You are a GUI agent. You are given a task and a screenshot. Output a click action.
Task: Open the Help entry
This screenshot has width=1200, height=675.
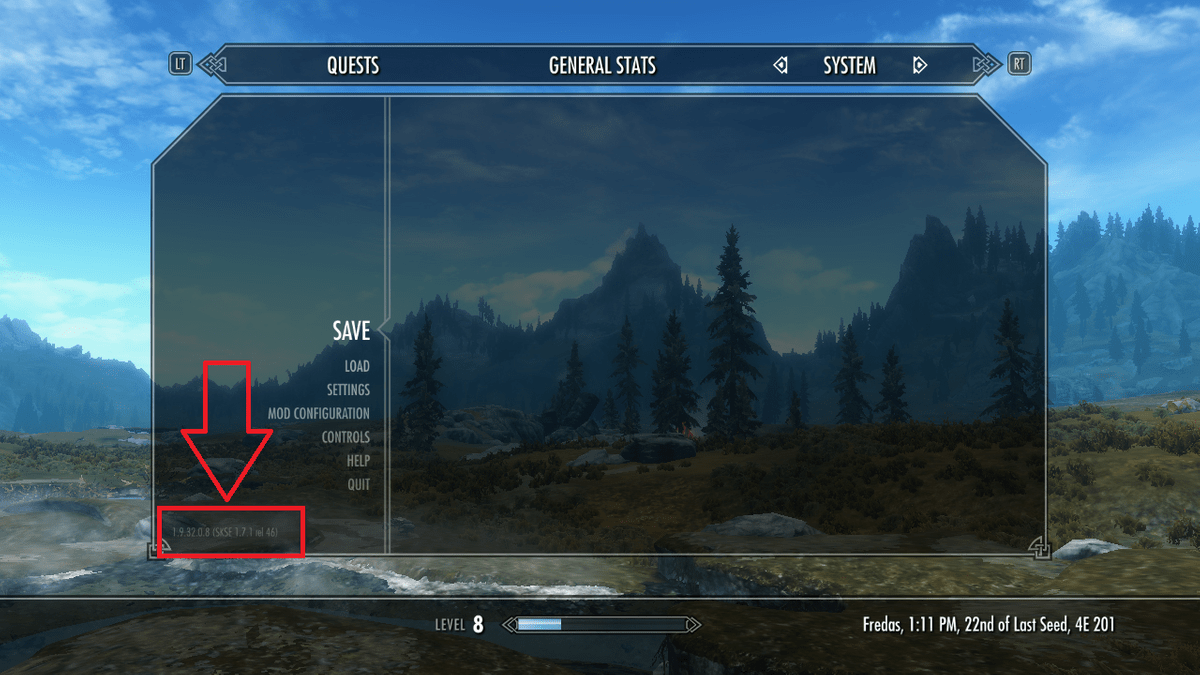tap(358, 461)
